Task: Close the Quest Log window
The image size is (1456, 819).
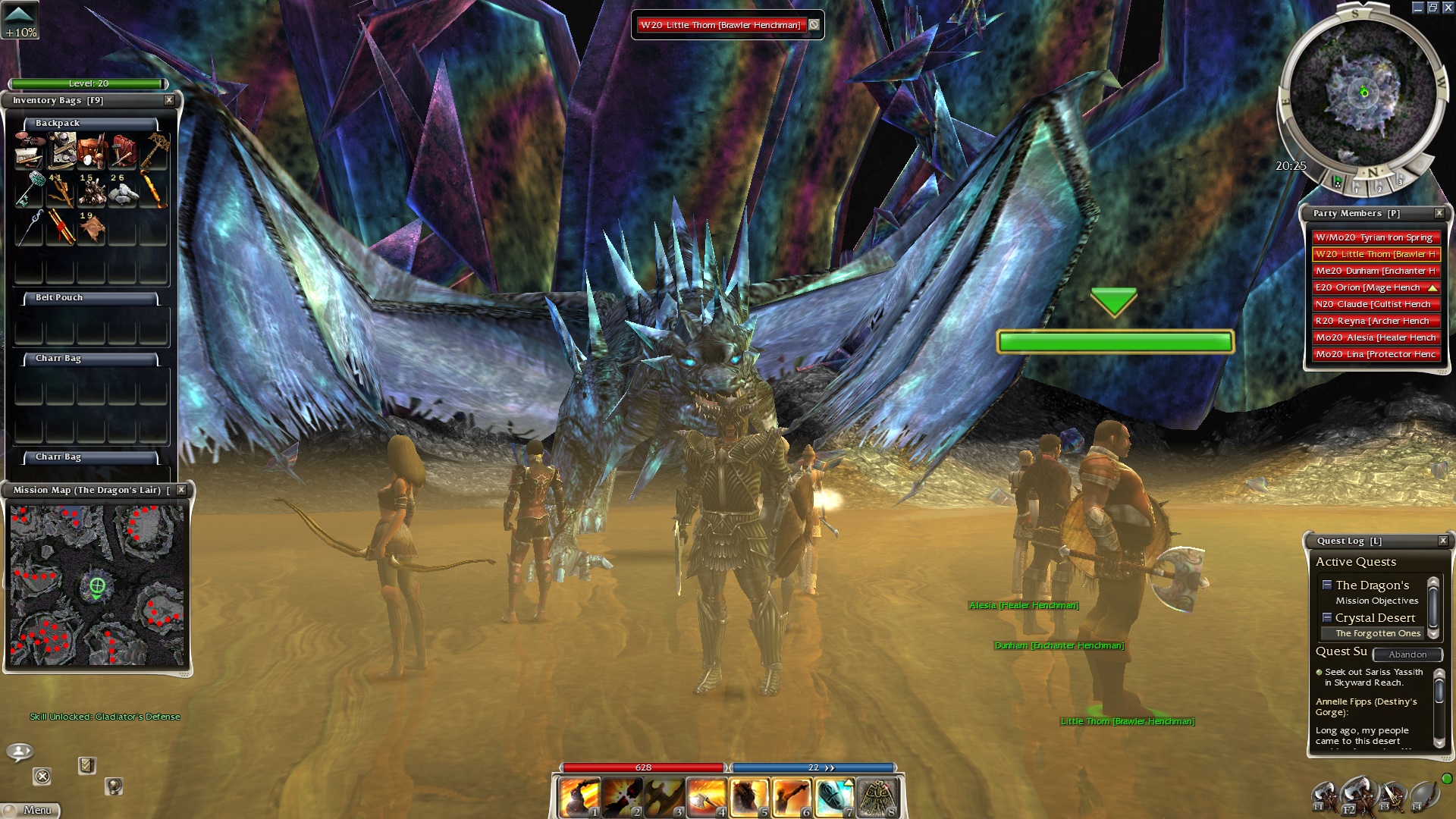Action: (1442, 541)
